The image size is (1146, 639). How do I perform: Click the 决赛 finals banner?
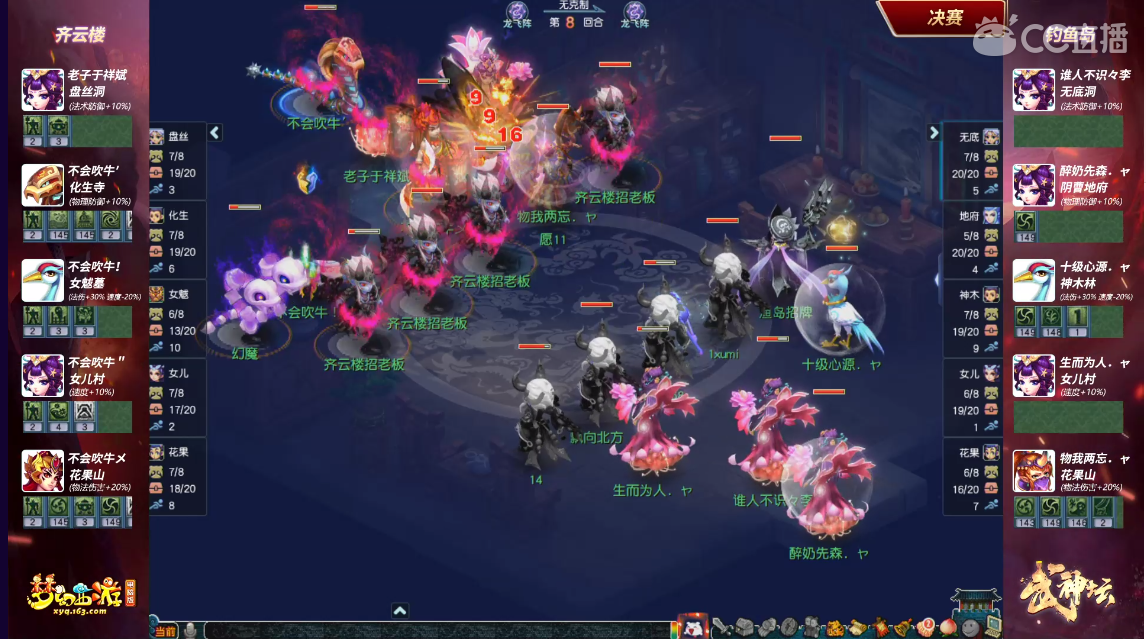tap(943, 18)
